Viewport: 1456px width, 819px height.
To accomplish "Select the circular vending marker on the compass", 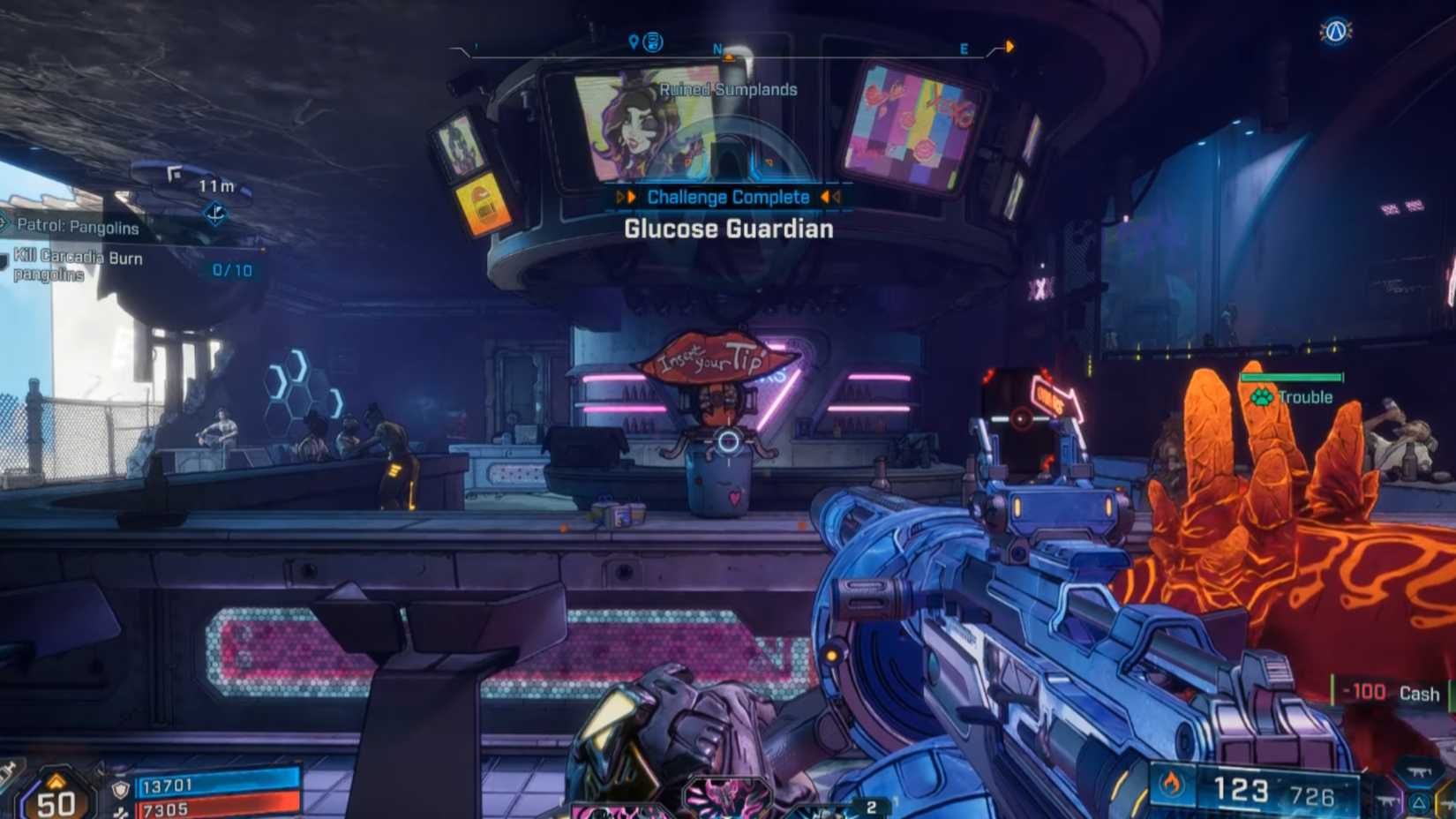I will pyautogui.click(x=653, y=41).
